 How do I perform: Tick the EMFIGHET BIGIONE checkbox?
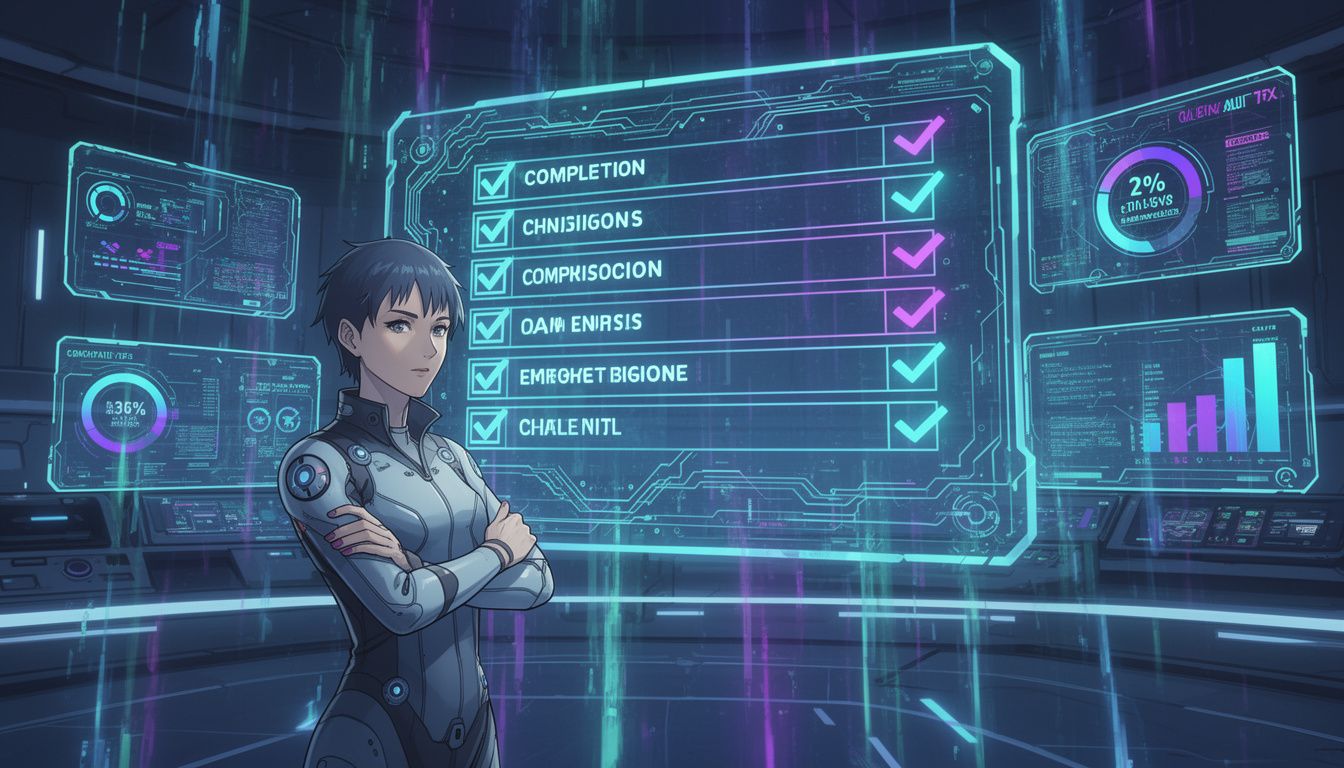[x=490, y=375]
